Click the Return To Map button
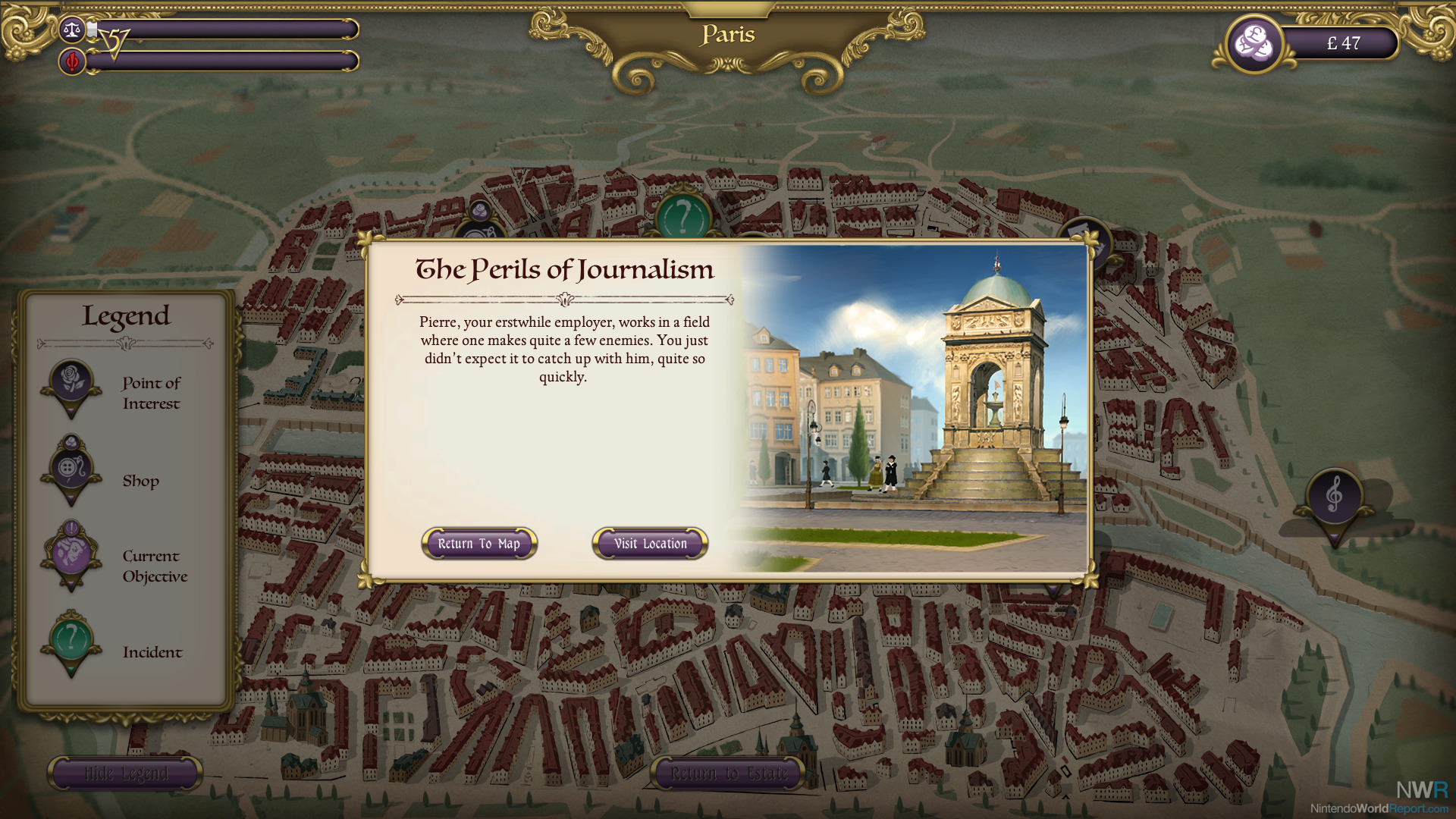 pyautogui.click(x=479, y=544)
